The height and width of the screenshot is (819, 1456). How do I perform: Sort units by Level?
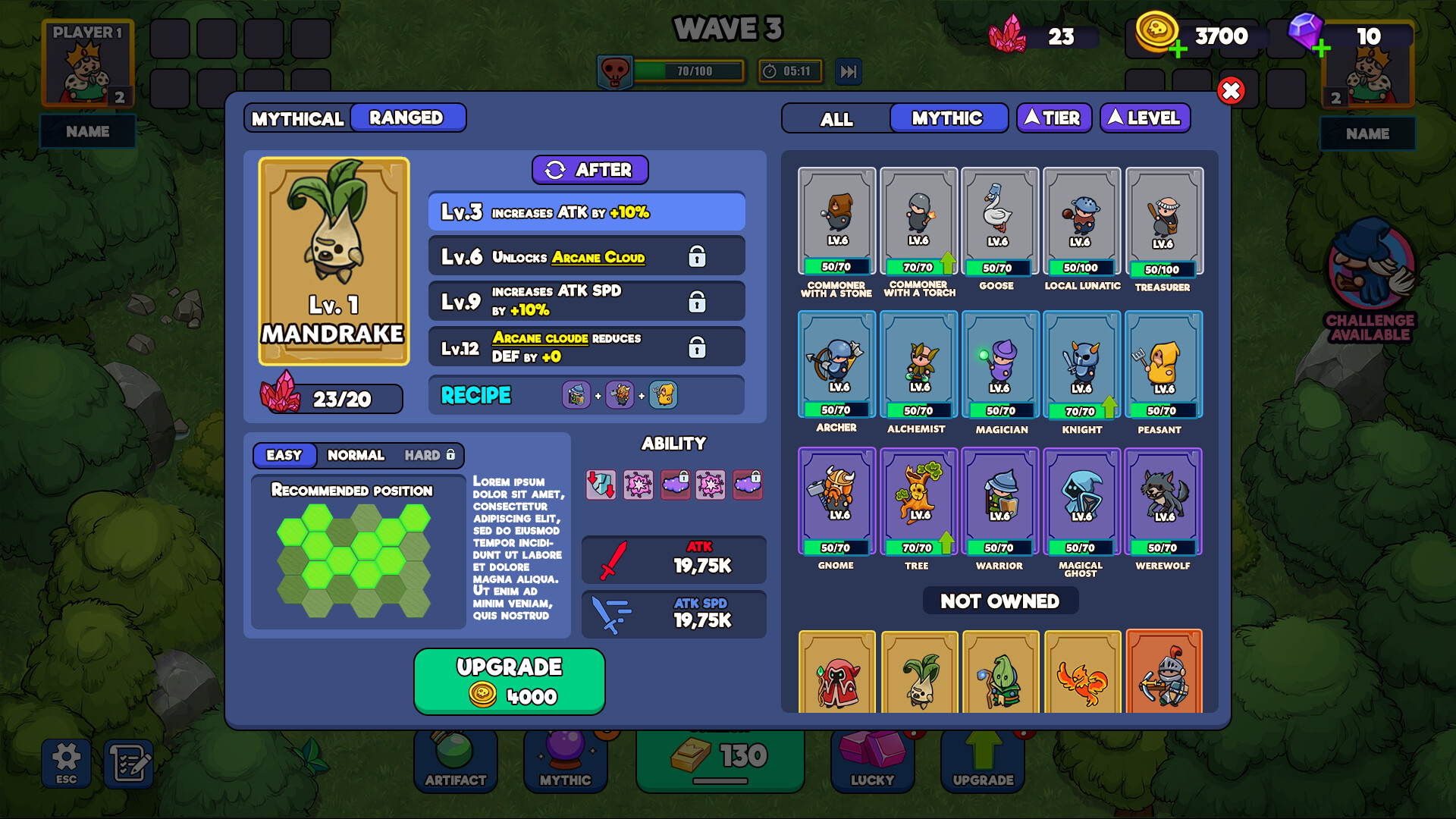coord(1144,118)
